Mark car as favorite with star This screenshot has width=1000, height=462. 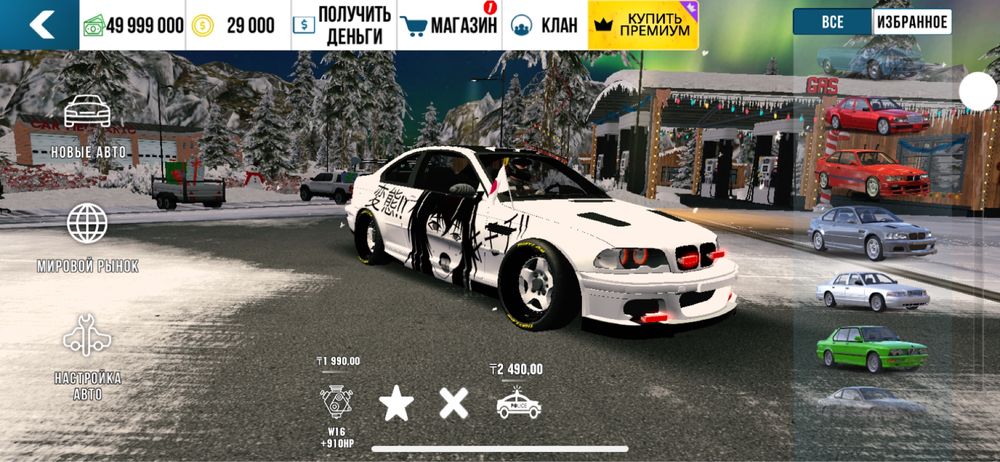click(396, 403)
